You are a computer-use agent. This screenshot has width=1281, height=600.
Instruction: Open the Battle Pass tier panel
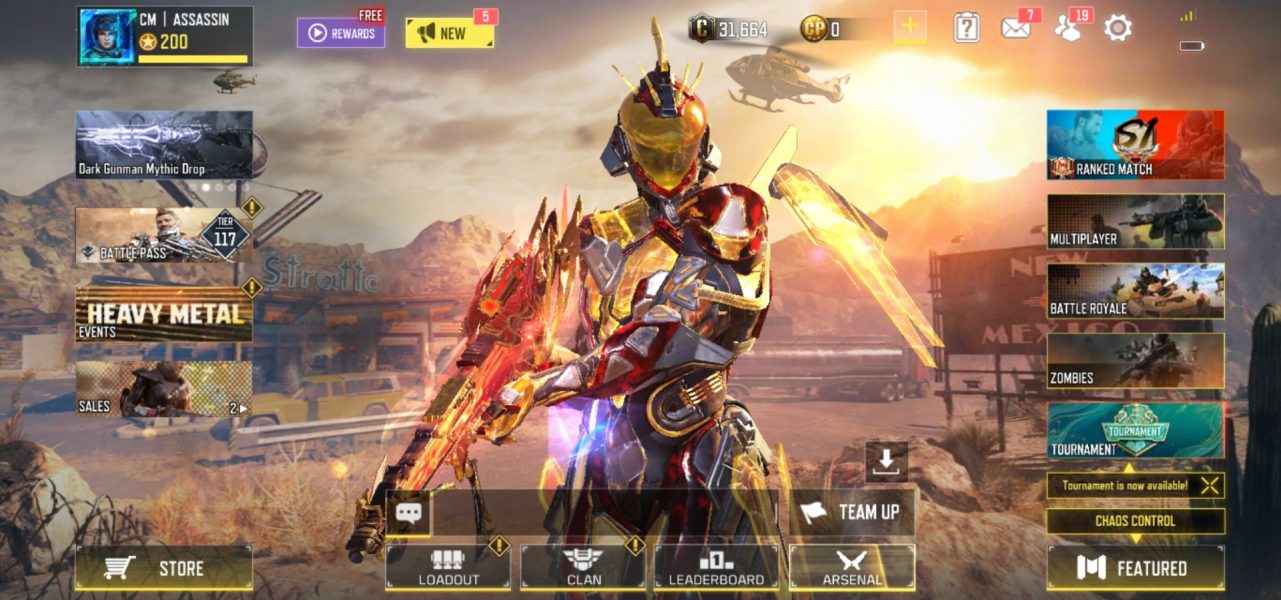(x=164, y=235)
